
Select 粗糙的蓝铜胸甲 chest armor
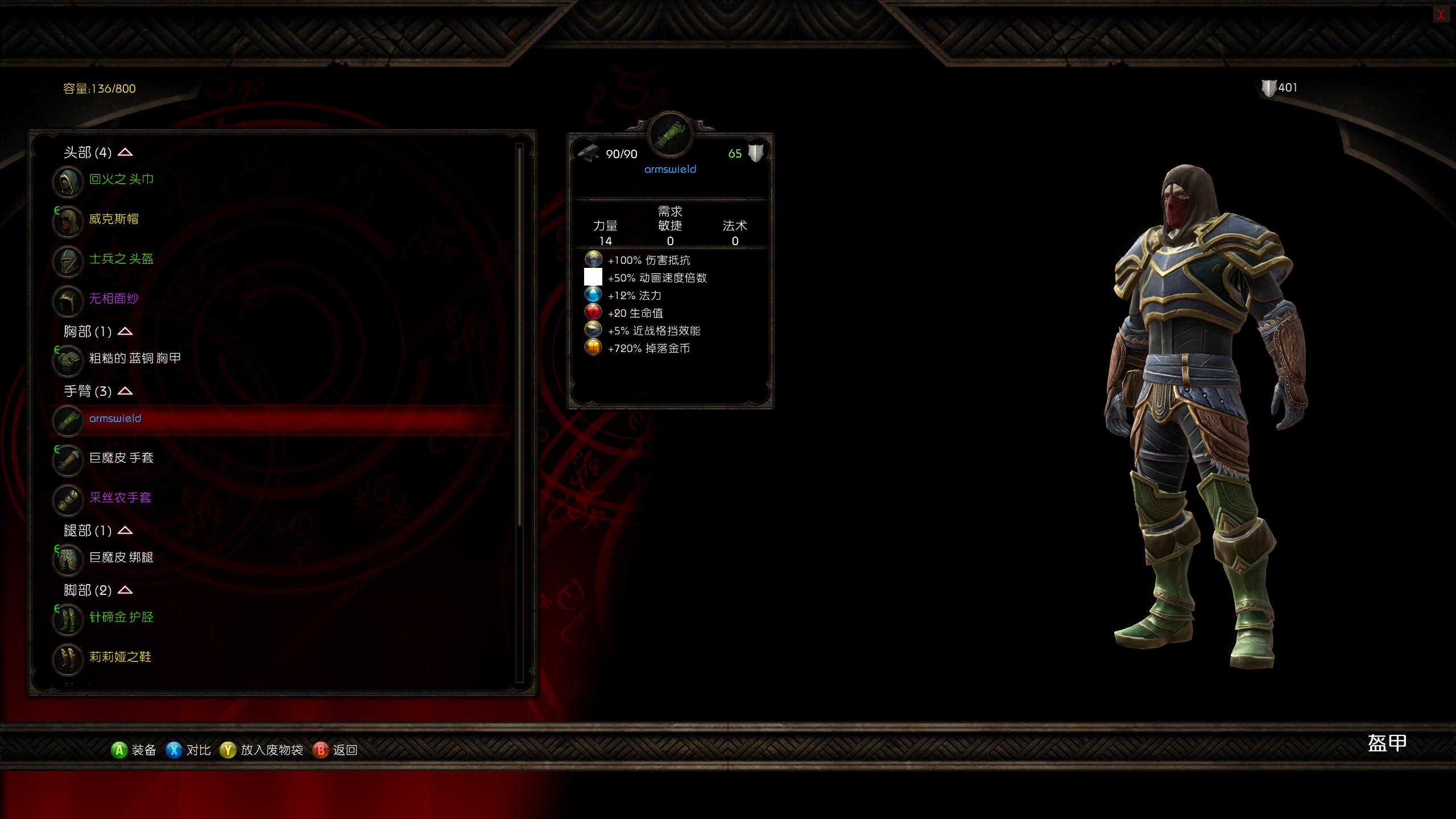pos(135,358)
